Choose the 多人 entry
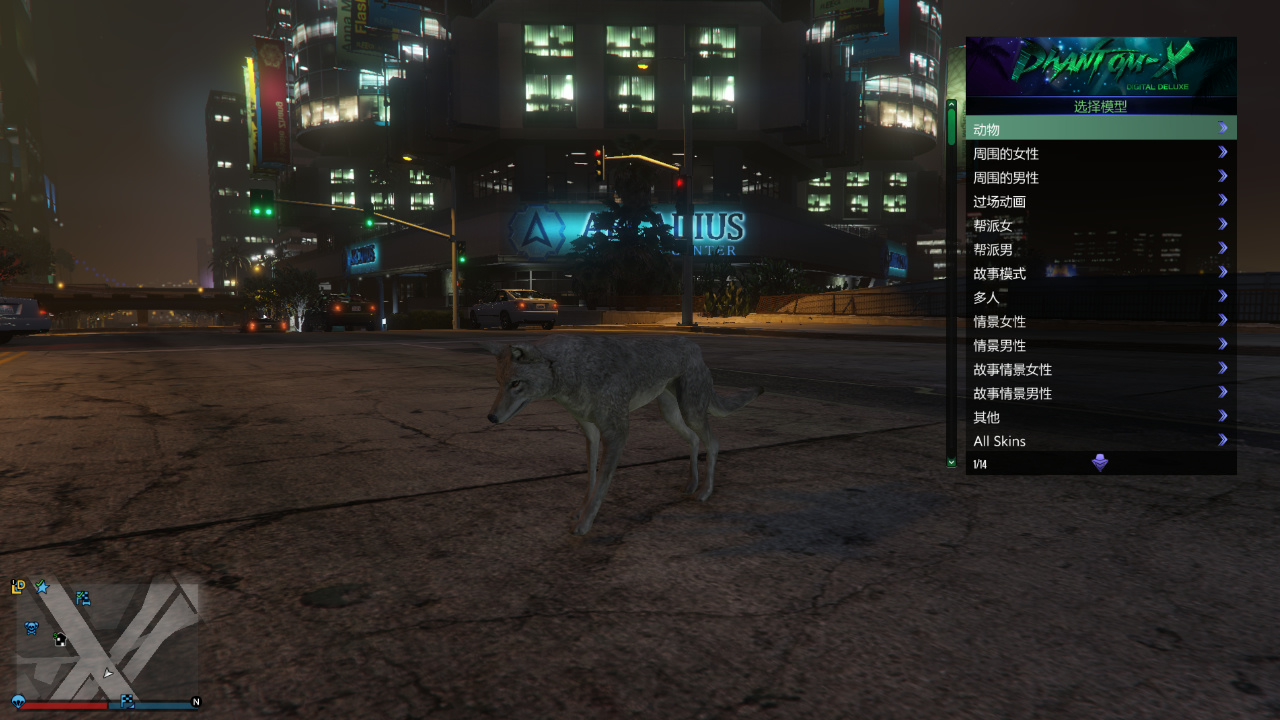The width and height of the screenshot is (1280, 720). coord(1100,297)
